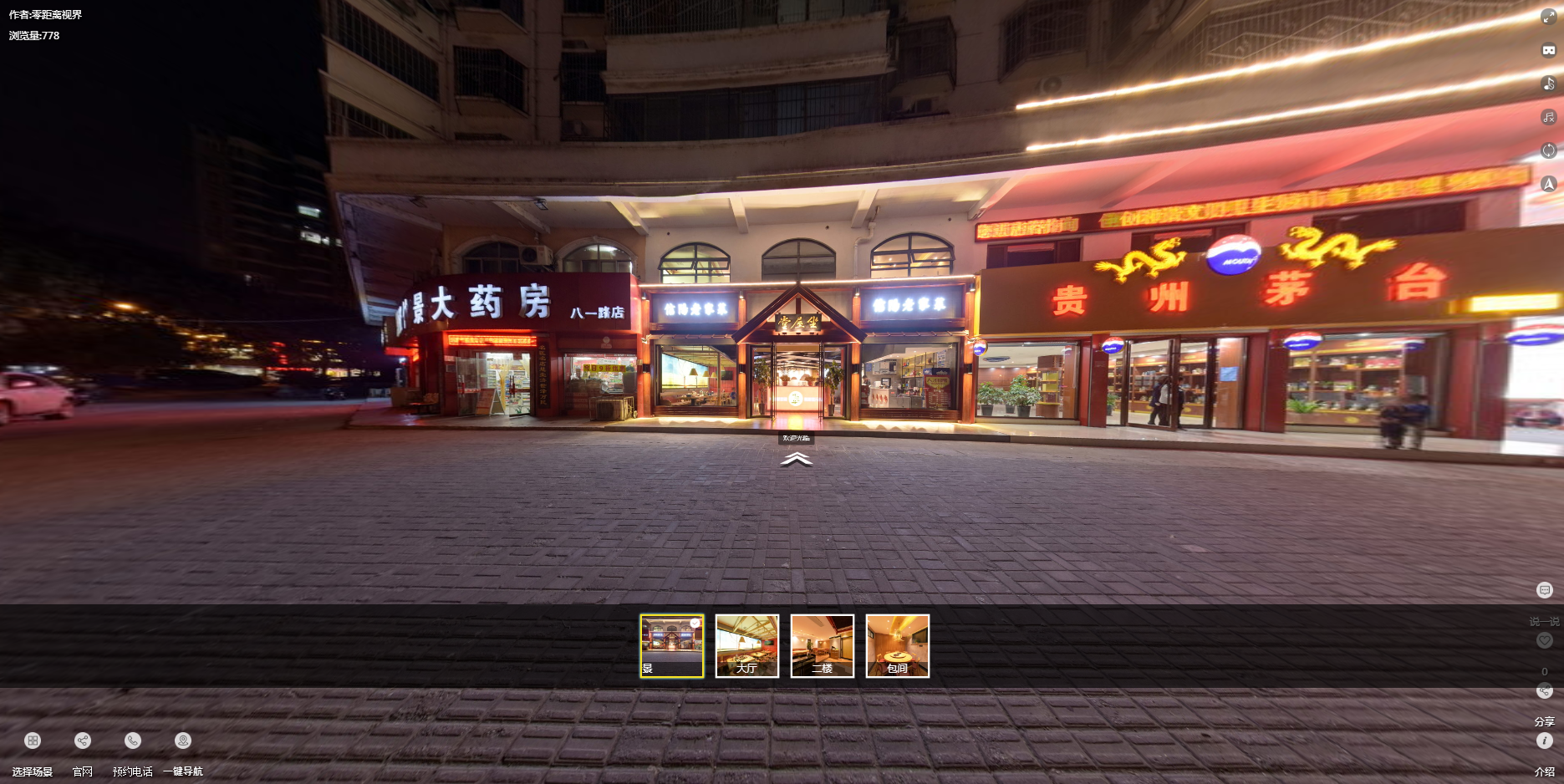Open the 选择场景 scene selector

pyautogui.click(x=33, y=741)
